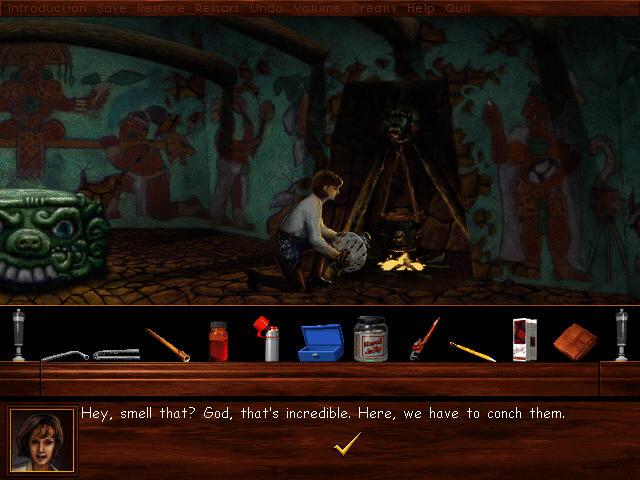Click the left inventory scroll pillar
This screenshot has width=640, height=480.
tap(18, 335)
